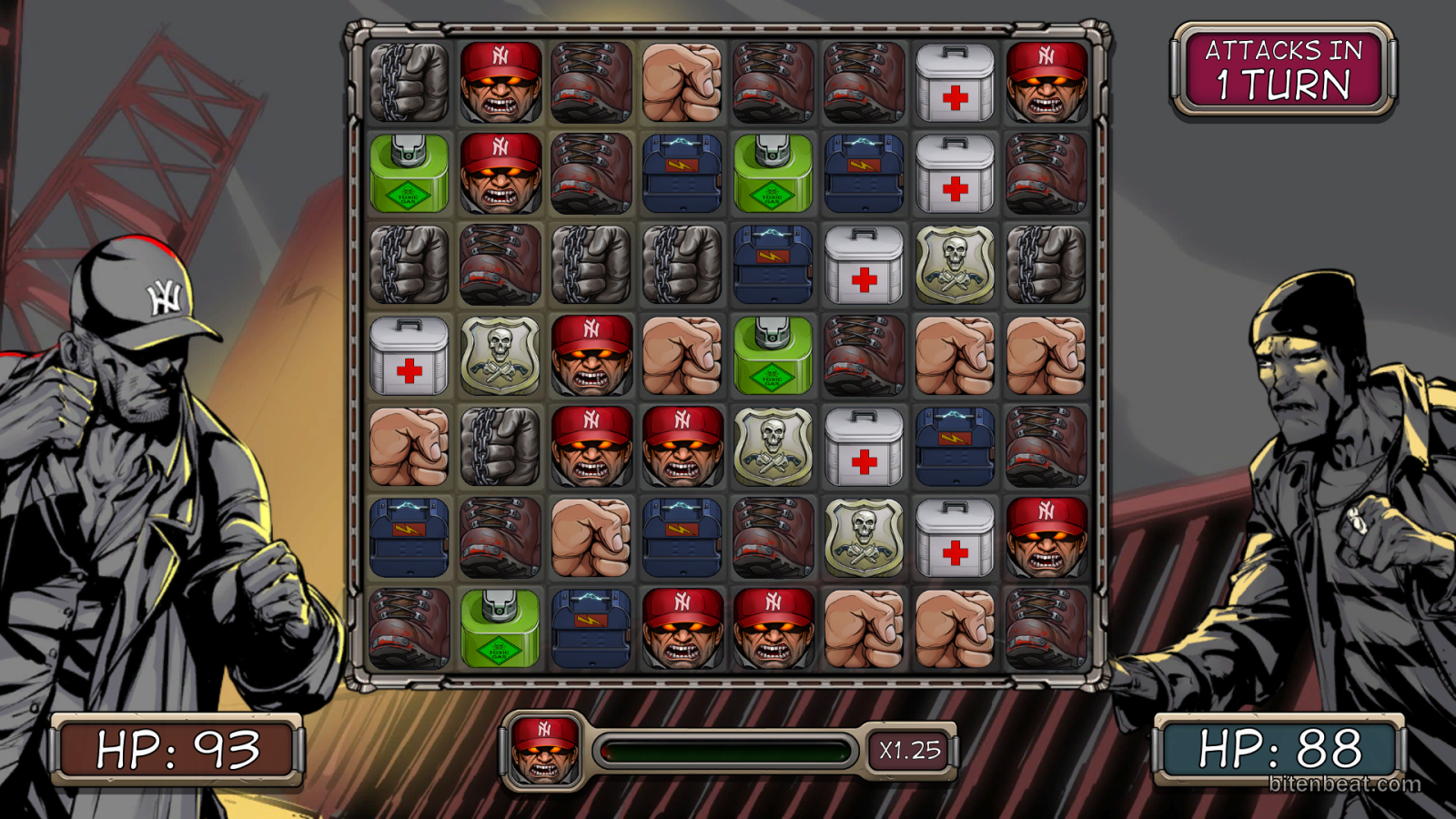Select the blue vest between medkit and boot
This screenshot has width=1456, height=819.
coord(955,447)
